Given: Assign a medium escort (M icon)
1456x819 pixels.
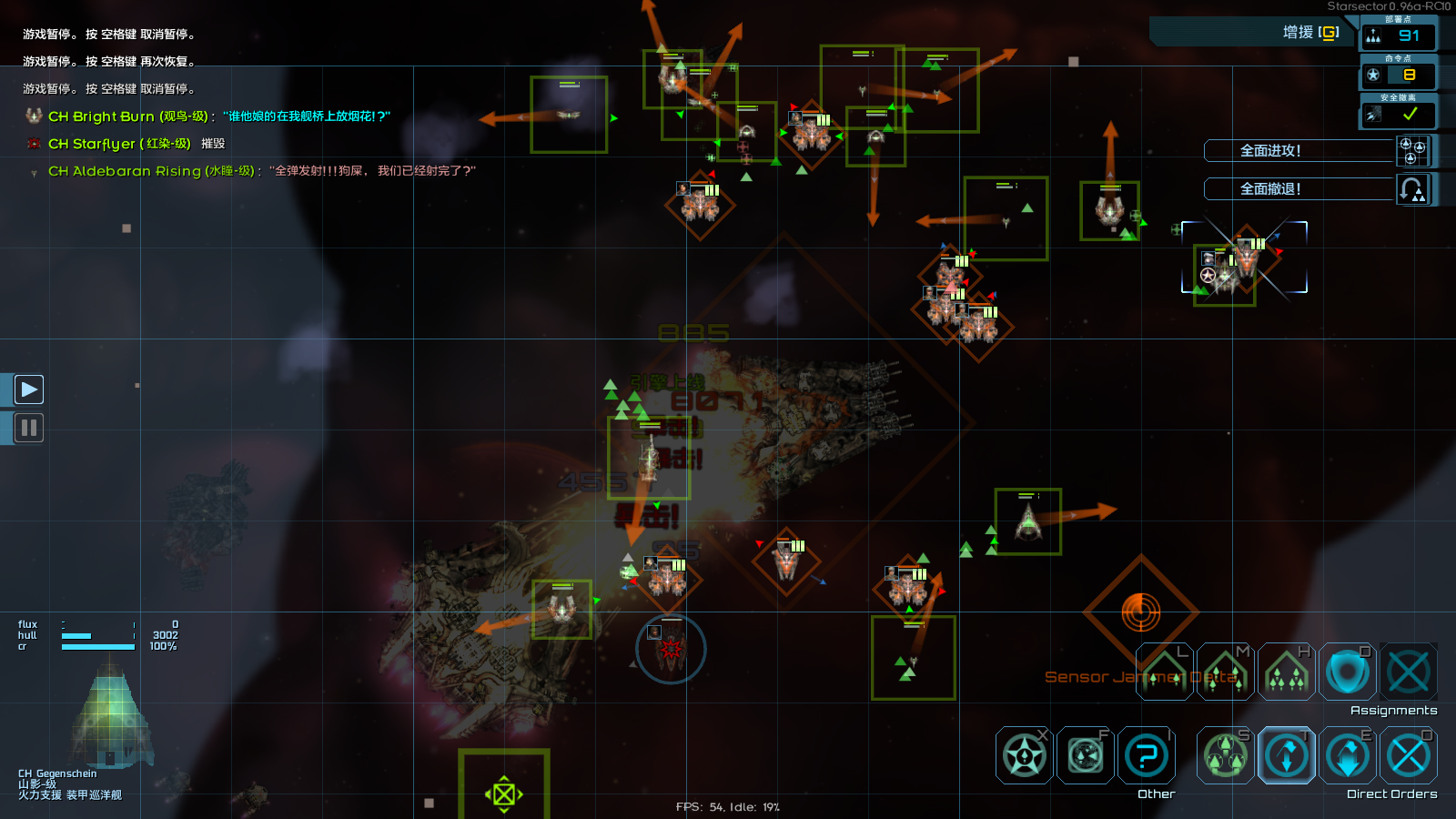Looking at the screenshot, I should (1226, 673).
